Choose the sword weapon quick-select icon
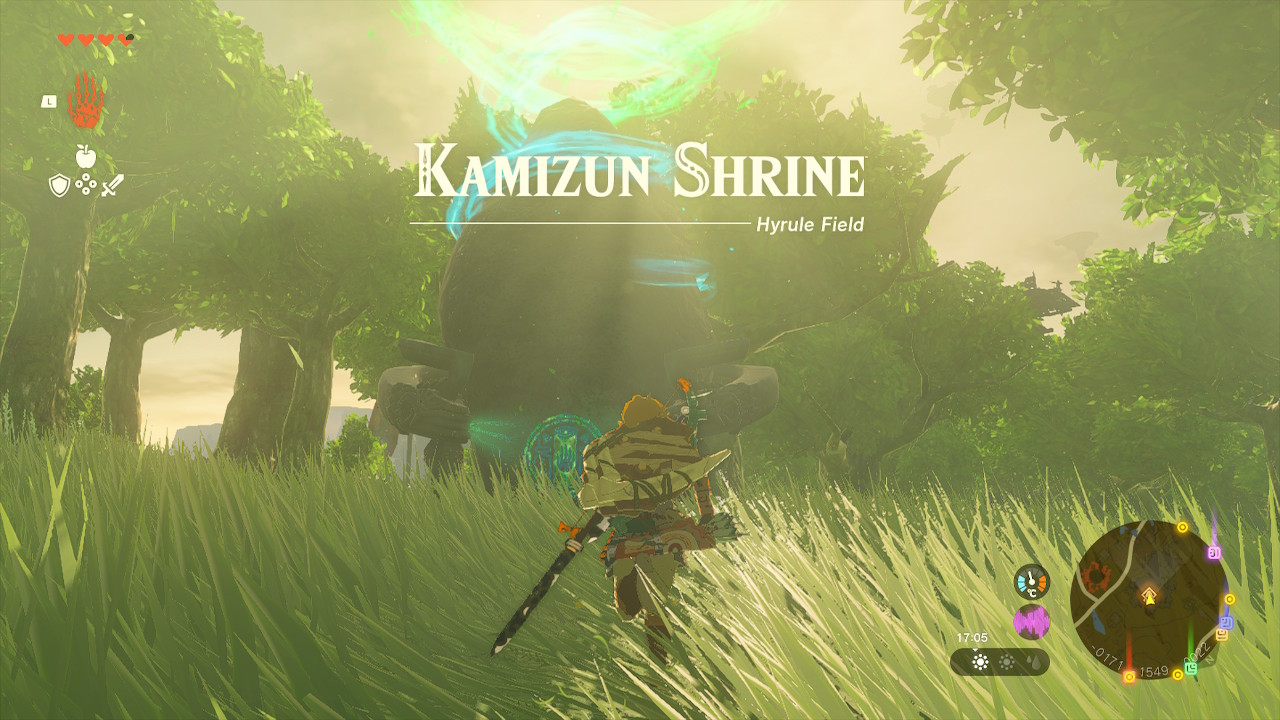Viewport: 1280px width, 720px height. (x=111, y=185)
